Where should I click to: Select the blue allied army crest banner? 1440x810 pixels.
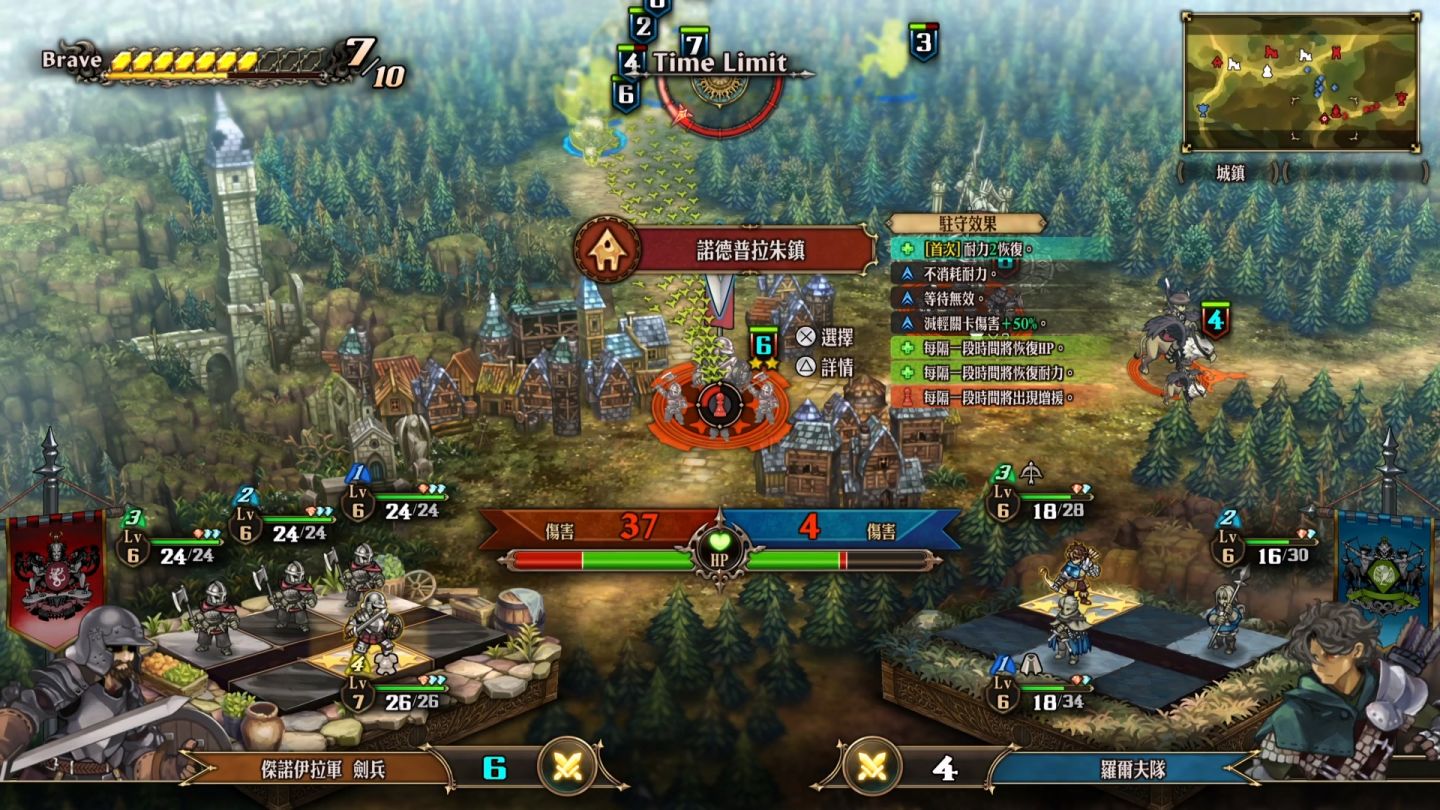[x=1384, y=575]
